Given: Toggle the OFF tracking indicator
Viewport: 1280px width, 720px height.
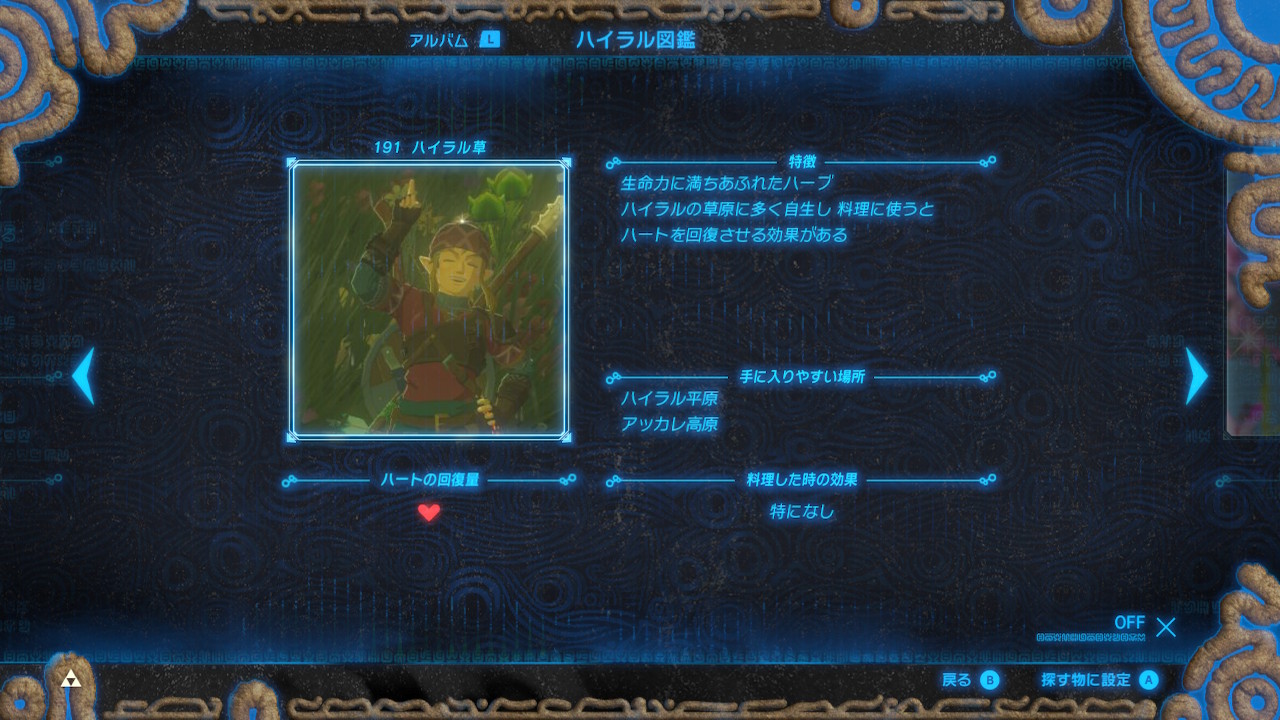Looking at the screenshot, I should 1131,622.
